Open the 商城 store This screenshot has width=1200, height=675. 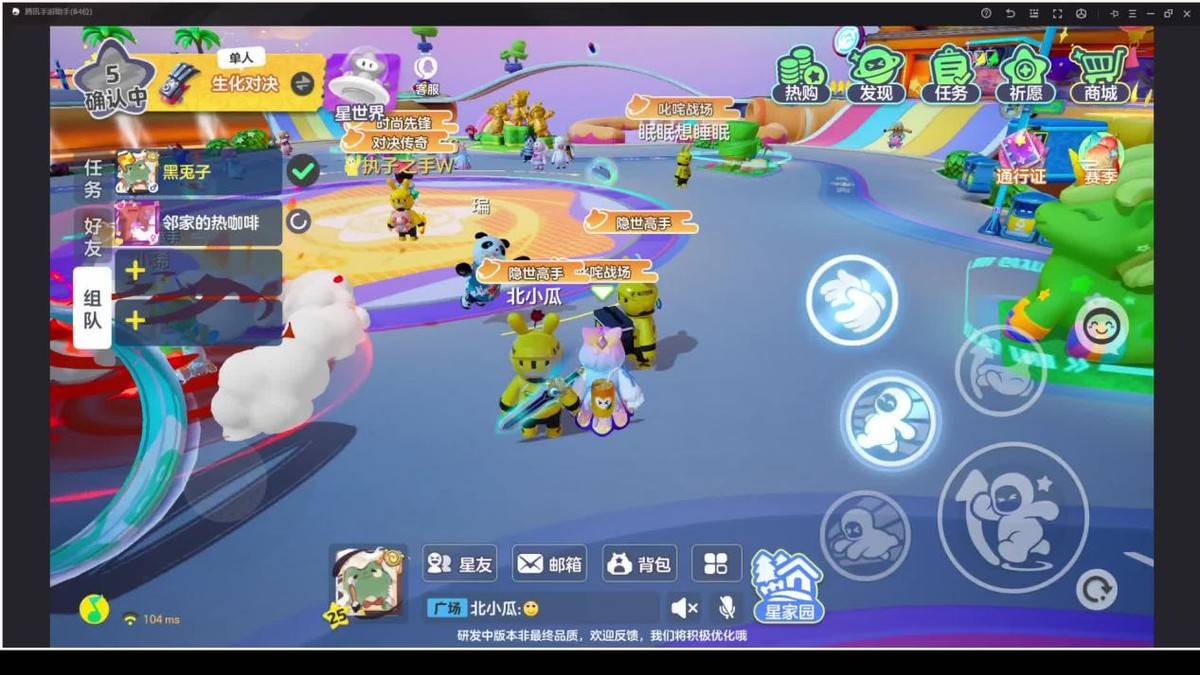1100,75
